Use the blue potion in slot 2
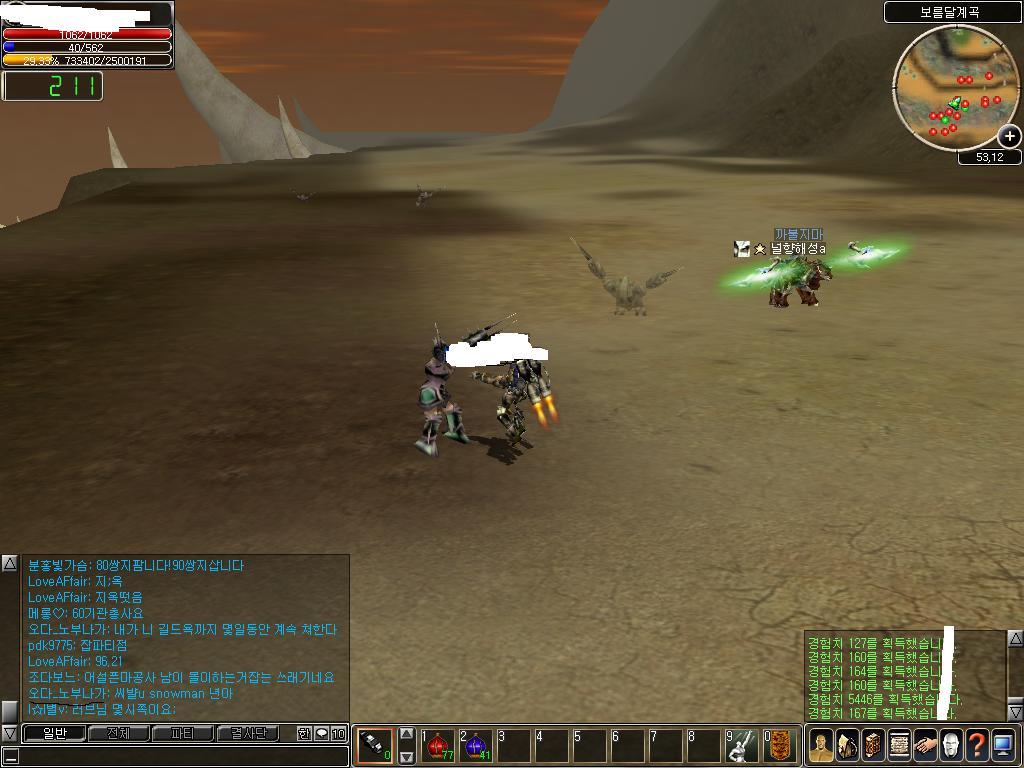Image resolution: width=1024 pixels, height=768 pixels. click(475, 745)
